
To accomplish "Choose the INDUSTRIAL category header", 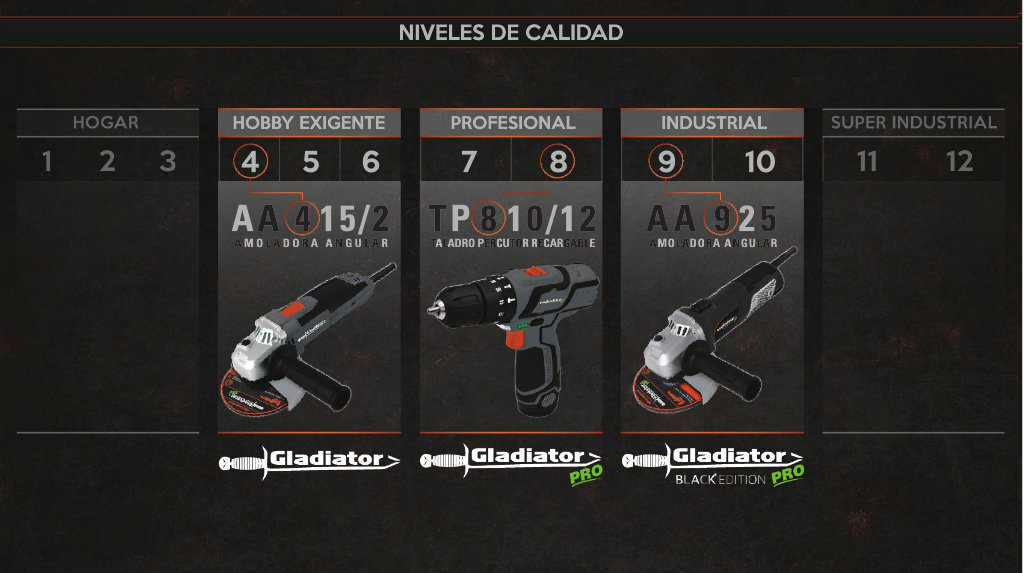I will point(713,123).
